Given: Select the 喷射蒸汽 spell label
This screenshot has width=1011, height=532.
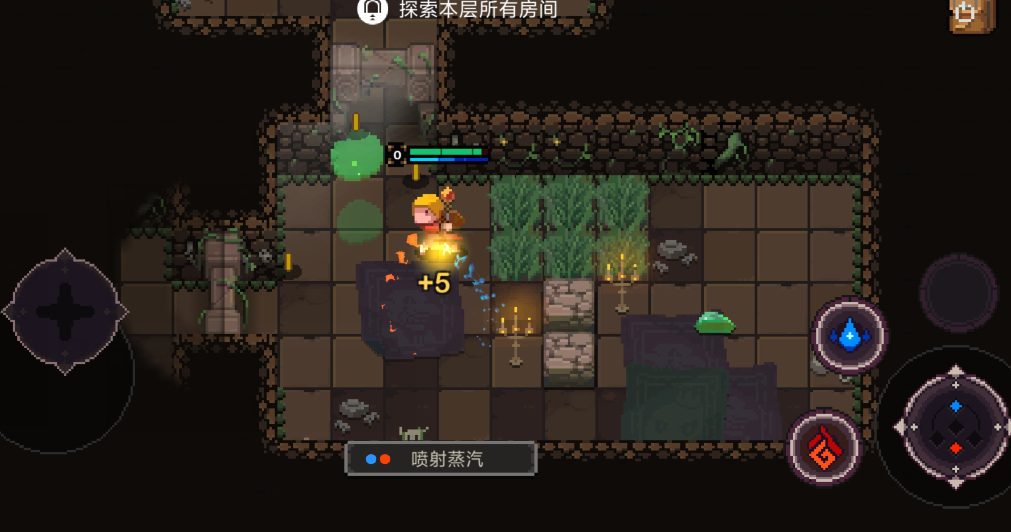Looking at the screenshot, I should (441, 458).
